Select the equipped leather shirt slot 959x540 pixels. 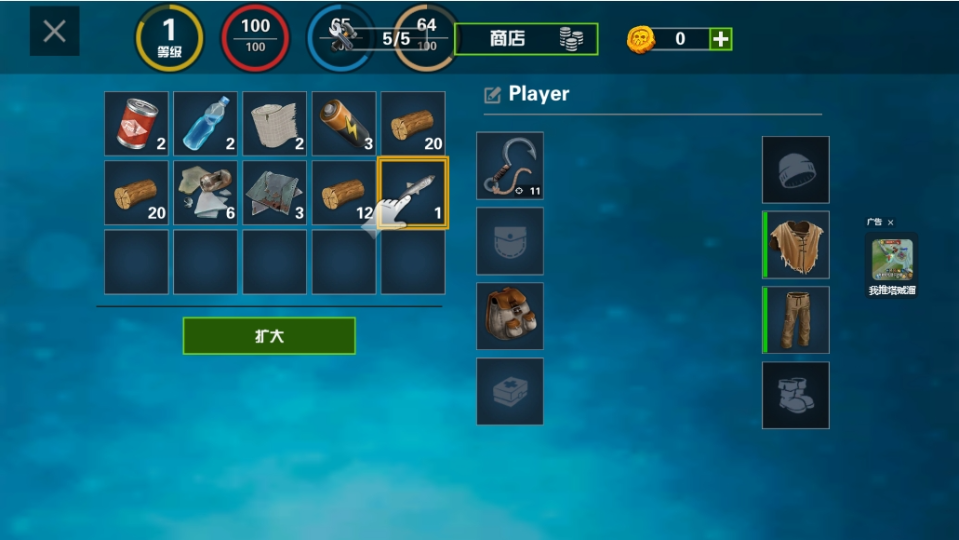tap(796, 245)
